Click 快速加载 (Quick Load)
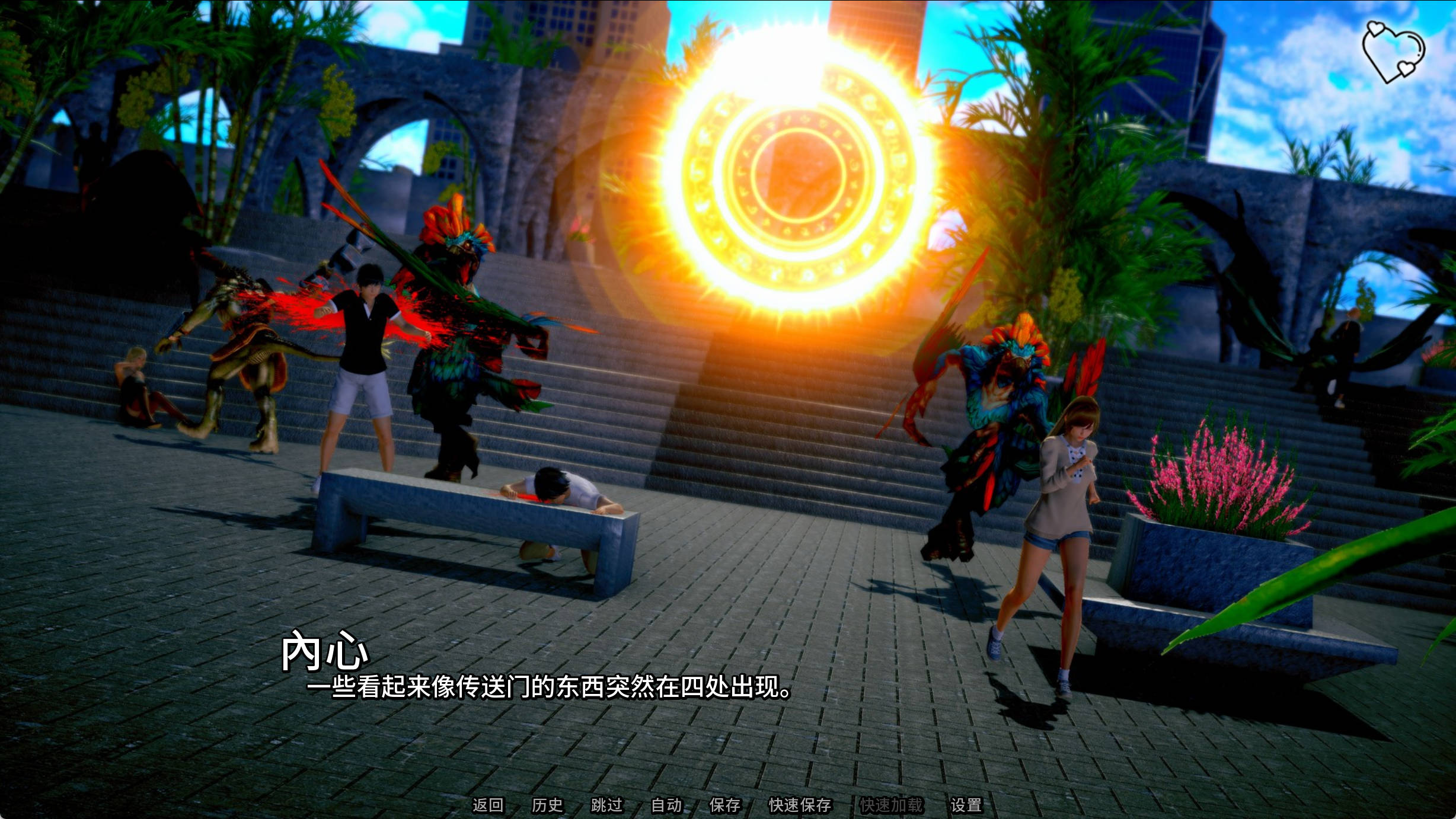This screenshot has height=819, width=1456. click(891, 805)
